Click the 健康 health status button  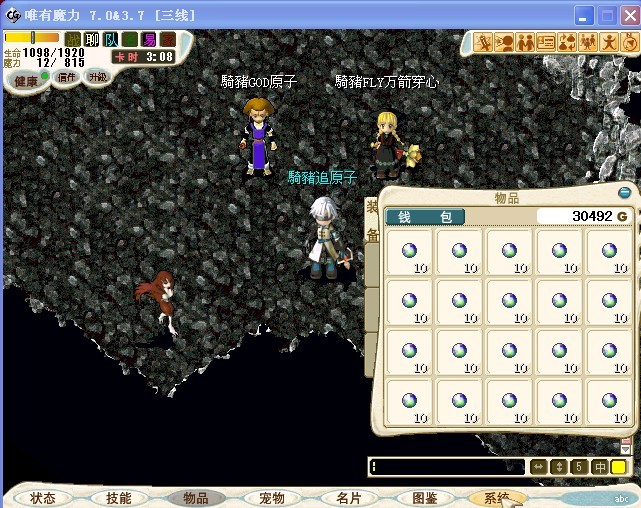[25, 80]
